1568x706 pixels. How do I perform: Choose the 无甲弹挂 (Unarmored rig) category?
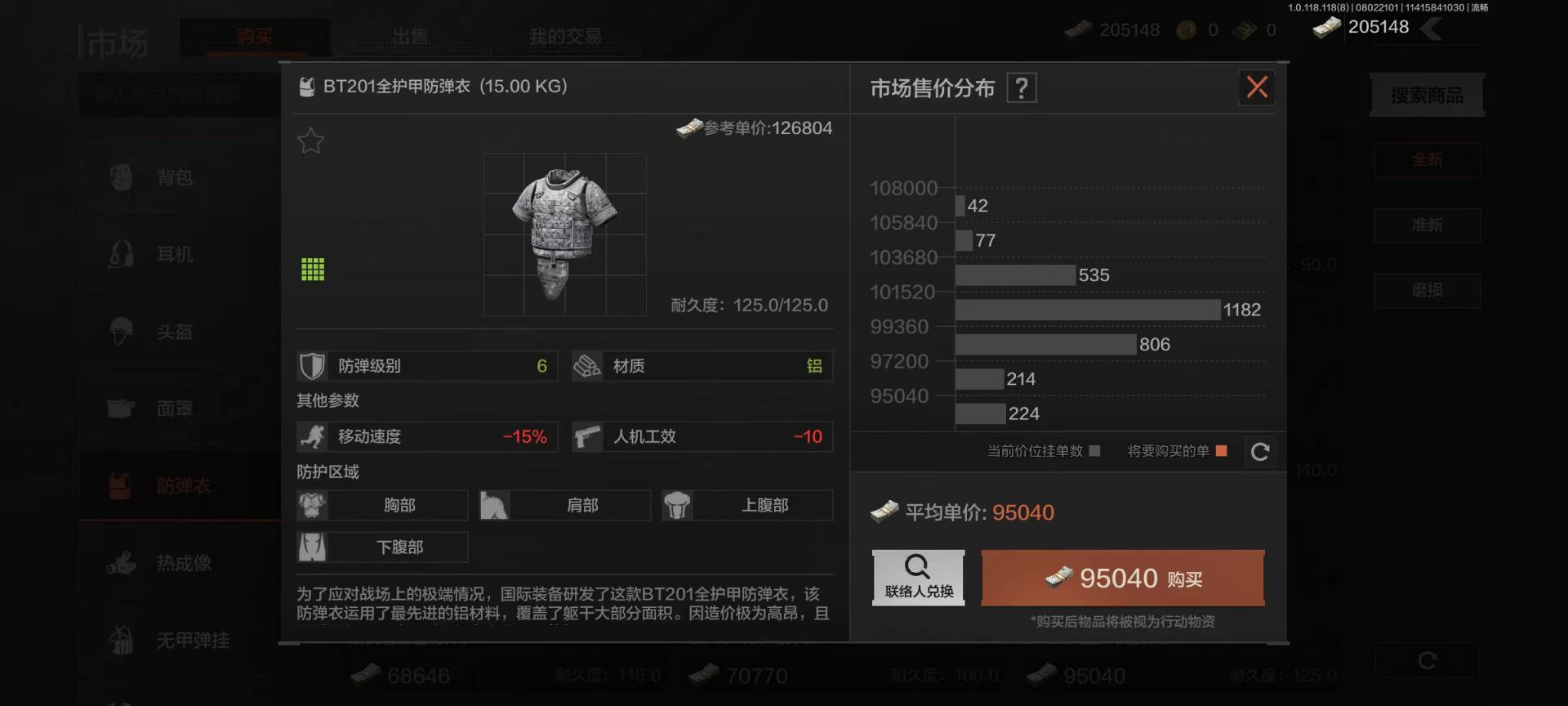point(192,641)
